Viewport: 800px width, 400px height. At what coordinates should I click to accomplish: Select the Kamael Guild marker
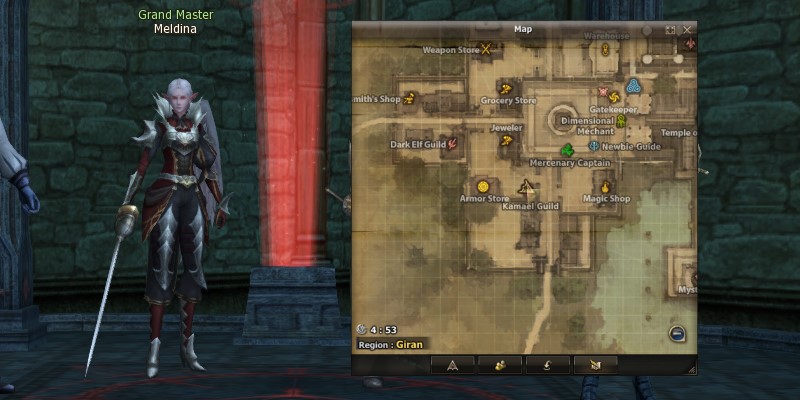pos(527,186)
